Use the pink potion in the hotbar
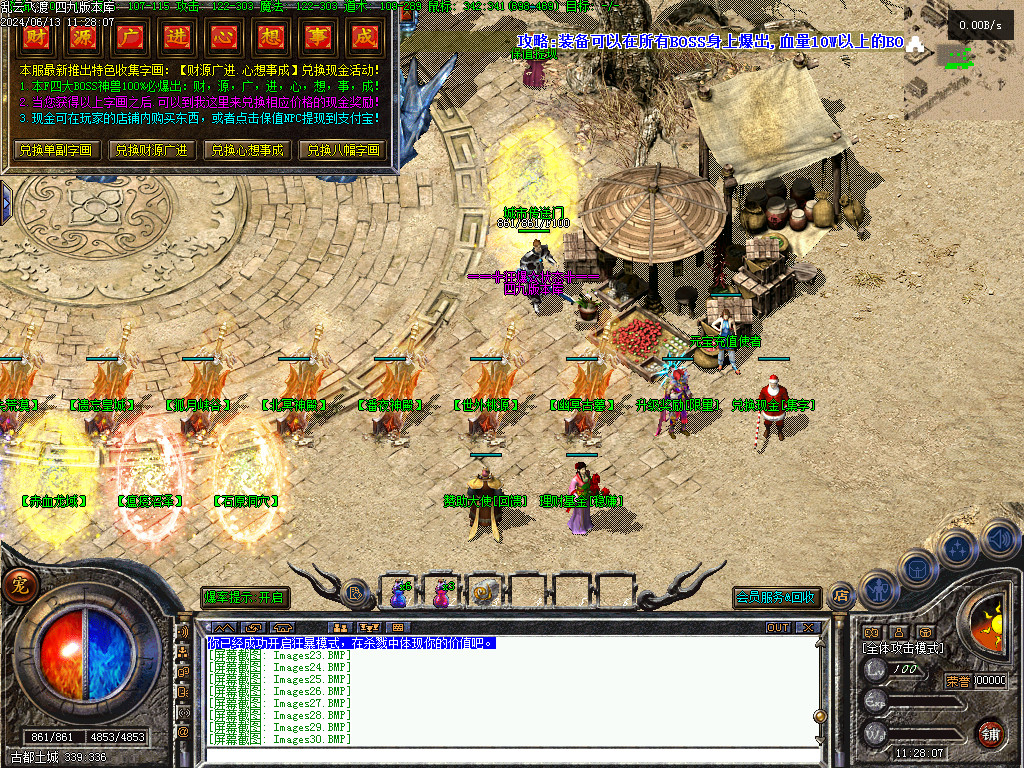Image resolution: width=1024 pixels, height=768 pixels. coord(441,593)
